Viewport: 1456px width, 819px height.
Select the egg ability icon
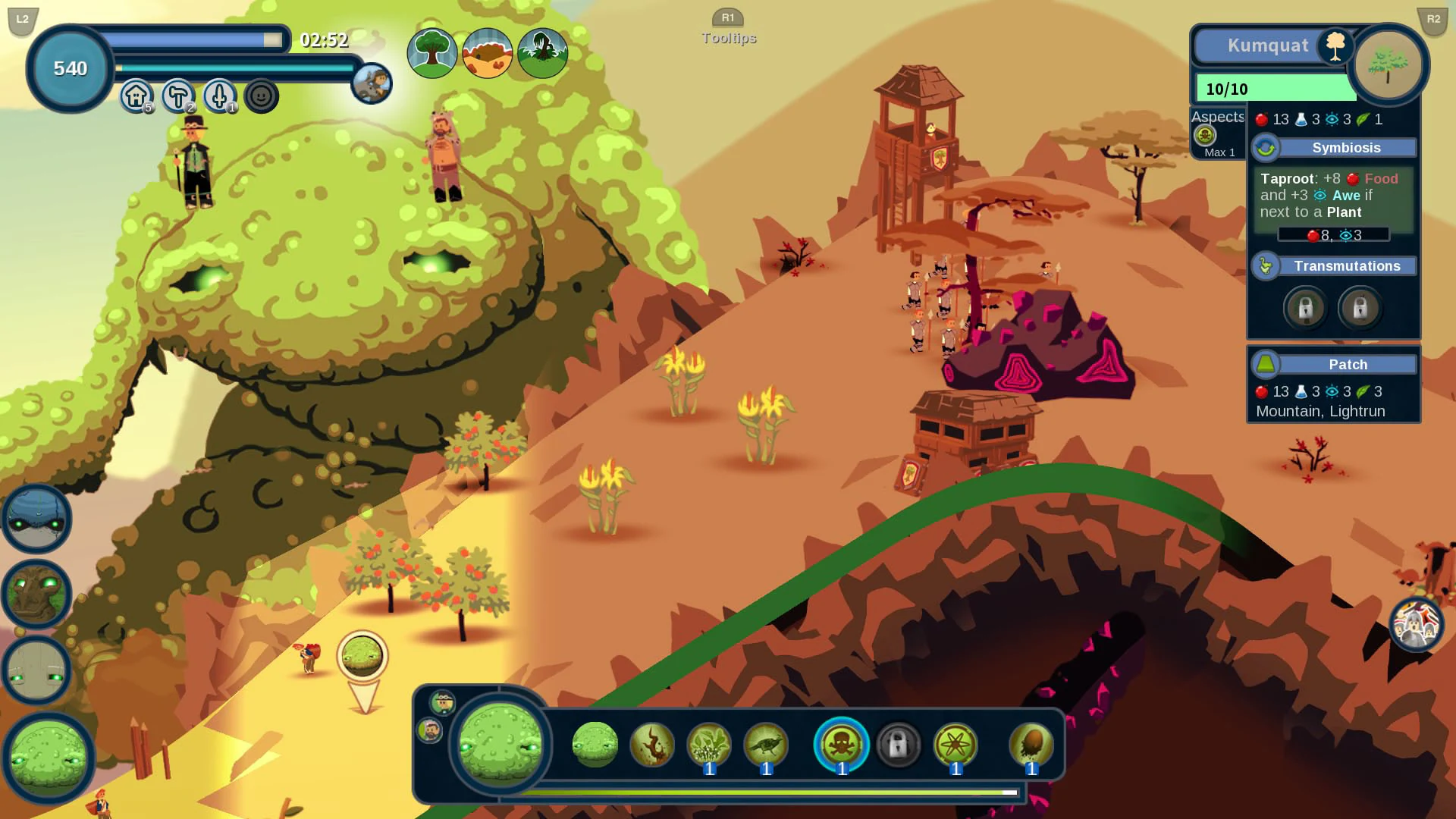(x=1030, y=745)
